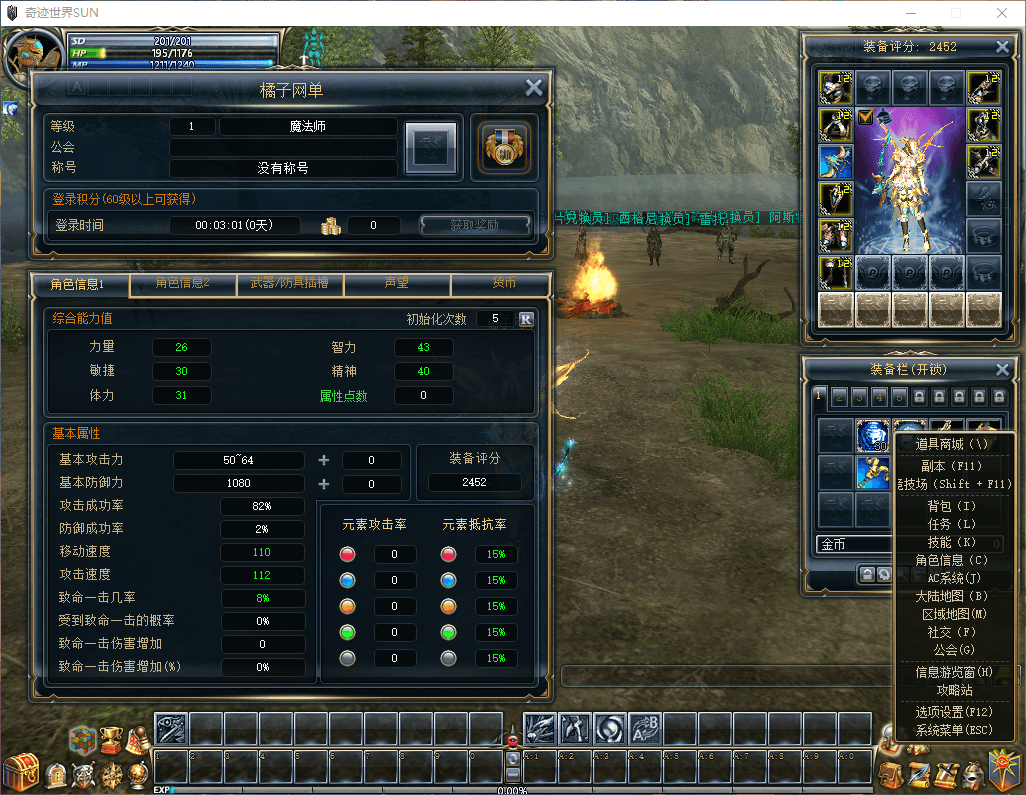Screen dimensions: 1026x795
Task: Click the gold medal badge icon
Action: (x=503, y=147)
